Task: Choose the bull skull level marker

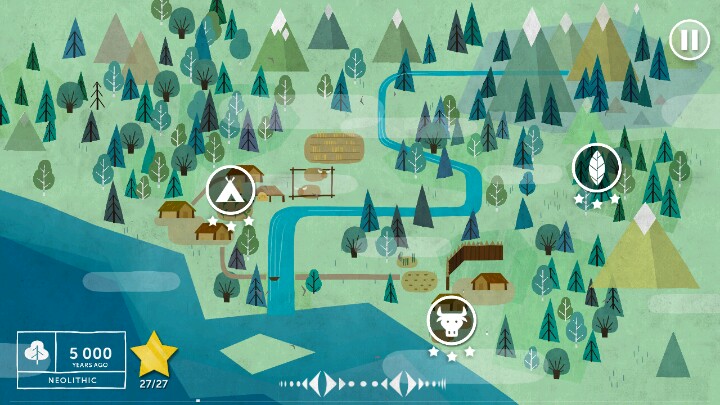Action: click(x=451, y=320)
